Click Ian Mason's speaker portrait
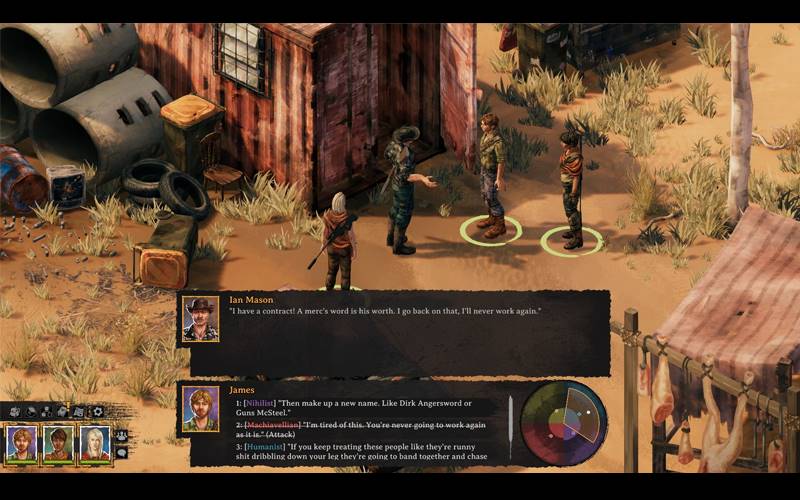Screen dimensions: 800x500 click(x=201, y=319)
